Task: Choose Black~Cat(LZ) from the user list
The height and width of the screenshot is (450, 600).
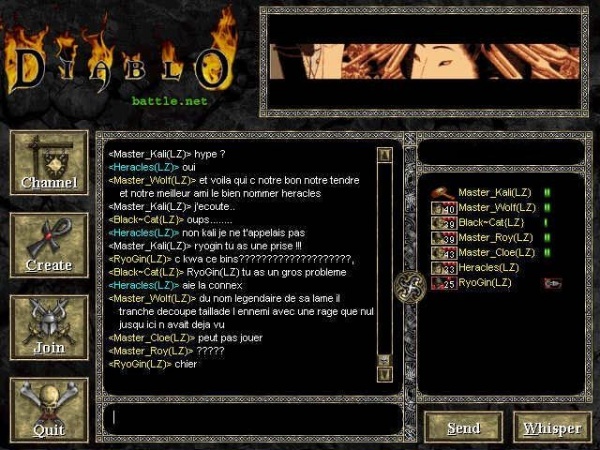Action: click(x=491, y=222)
